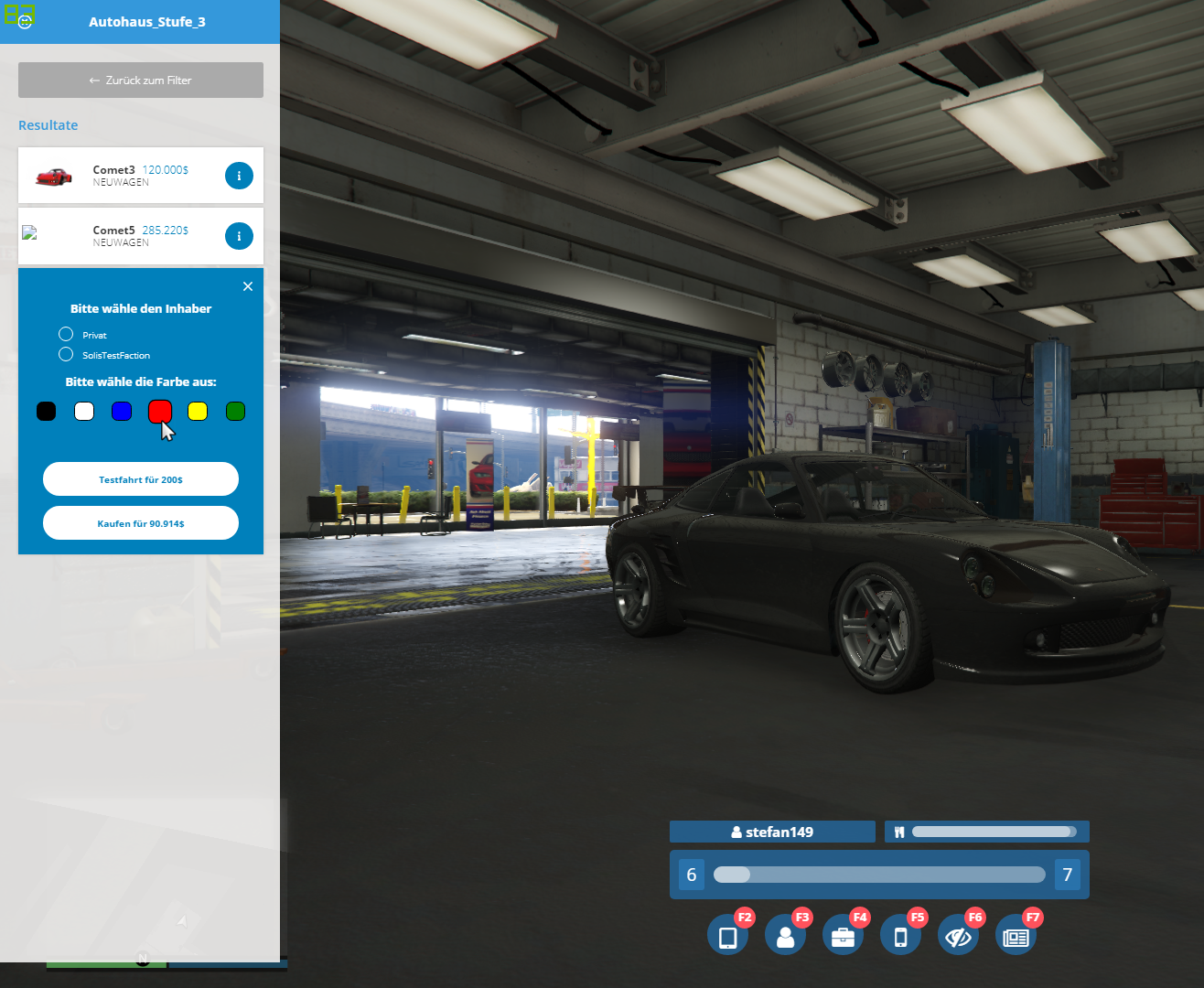Viewport: 1204px width, 988px height.
Task: Open the F4 briefcase icon
Action: (x=843, y=937)
